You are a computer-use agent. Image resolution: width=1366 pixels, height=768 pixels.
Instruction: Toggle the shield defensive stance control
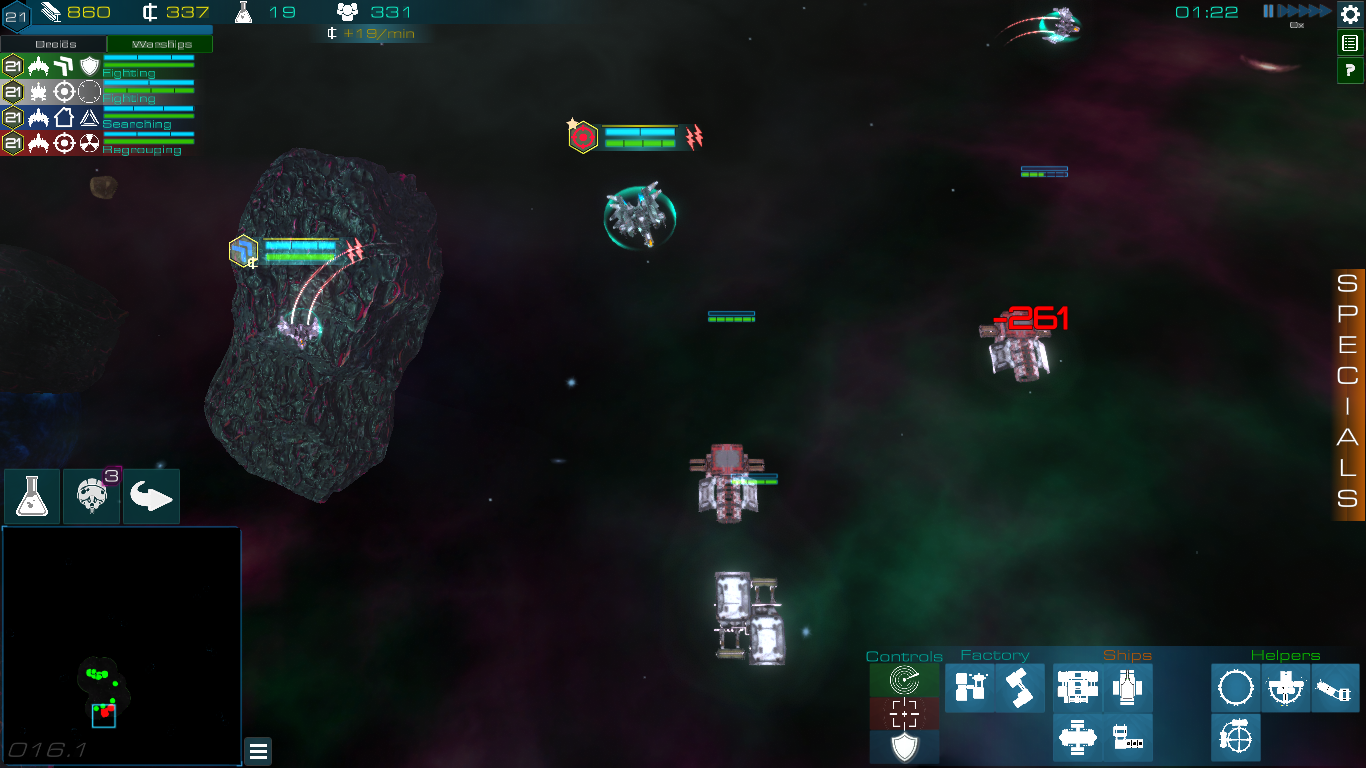tap(903, 746)
